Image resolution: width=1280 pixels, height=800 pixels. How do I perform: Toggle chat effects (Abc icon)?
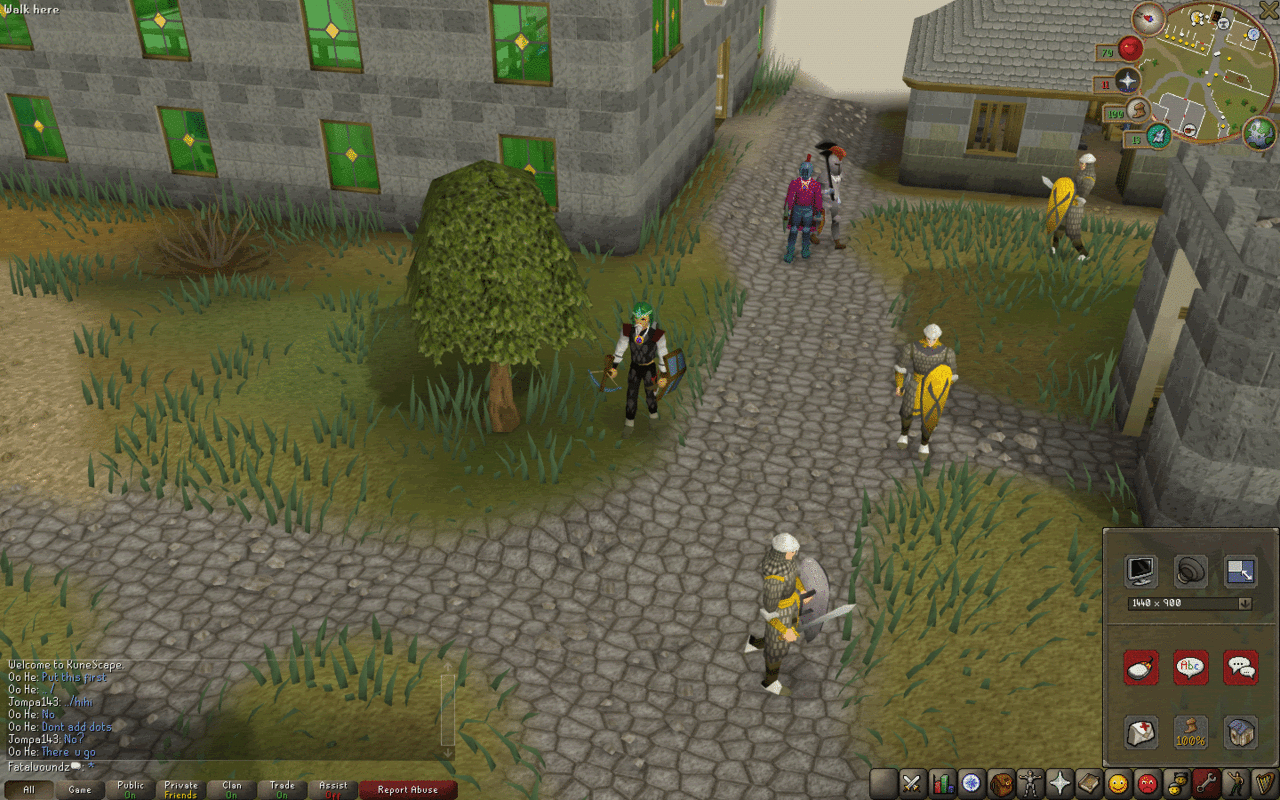(x=1189, y=667)
